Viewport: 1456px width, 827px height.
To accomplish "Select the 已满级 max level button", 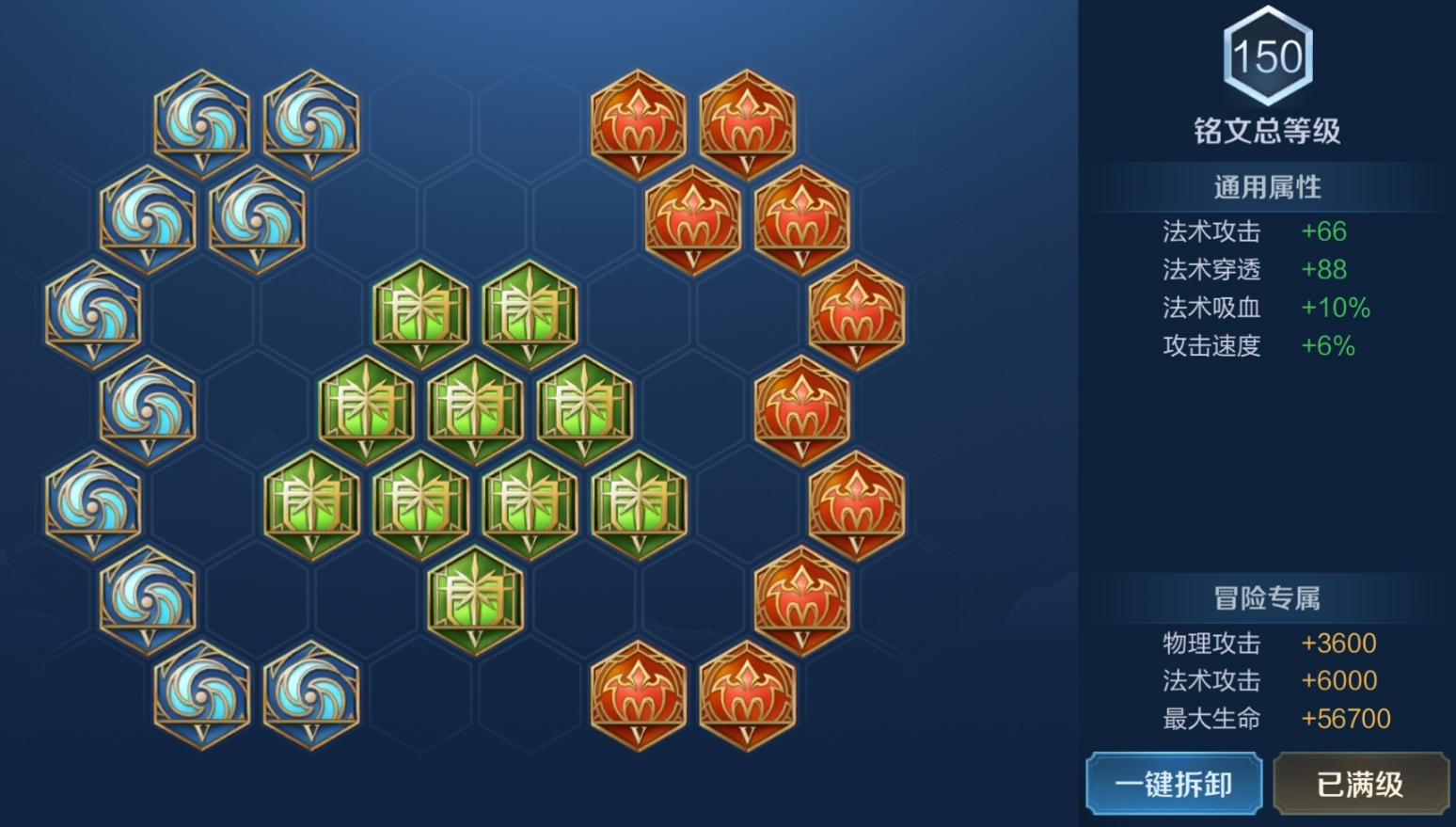I will coord(1360,783).
